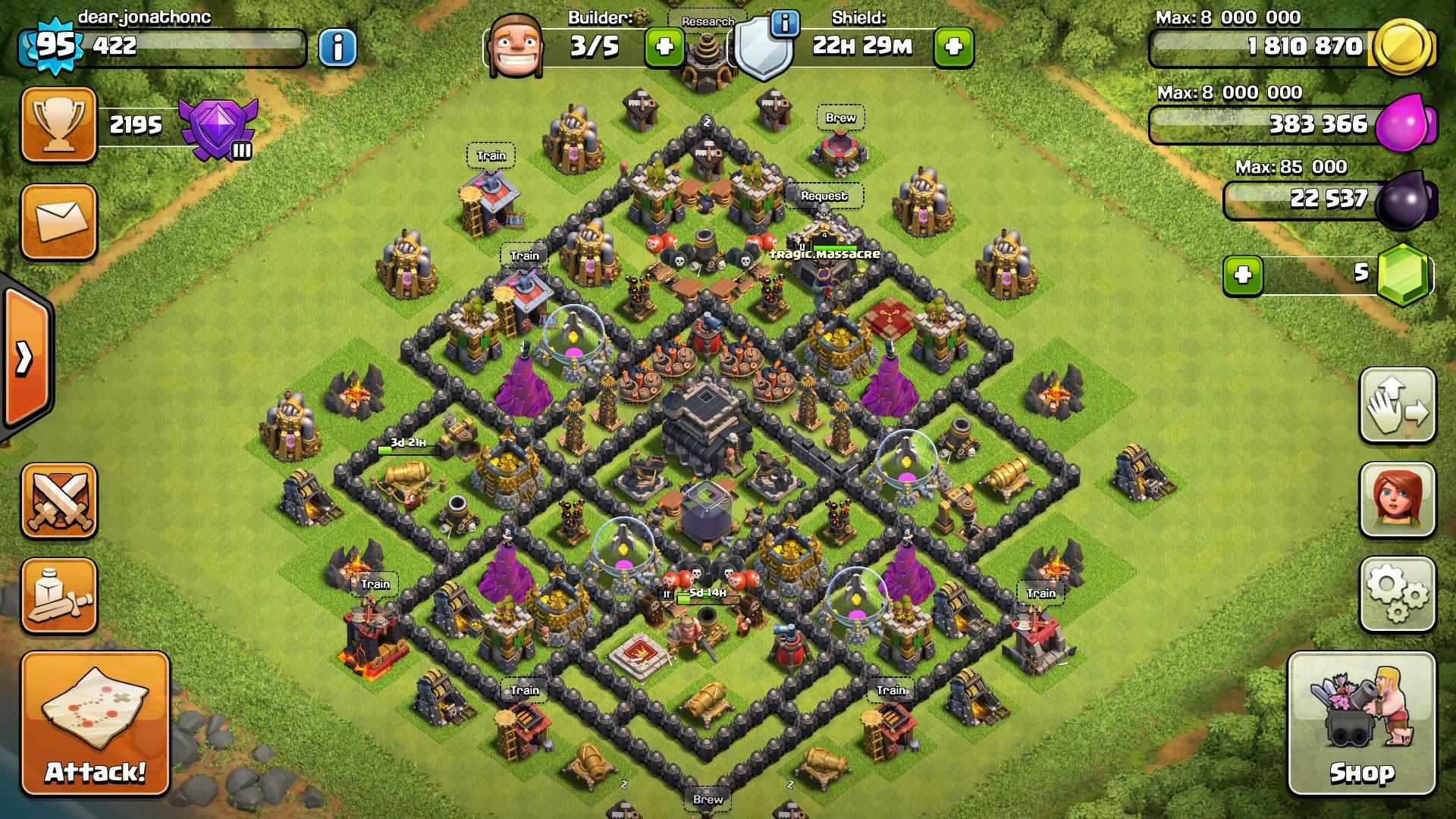Image resolution: width=1456 pixels, height=819 pixels.
Task: Tap the gold coin resource icon
Action: [1403, 47]
